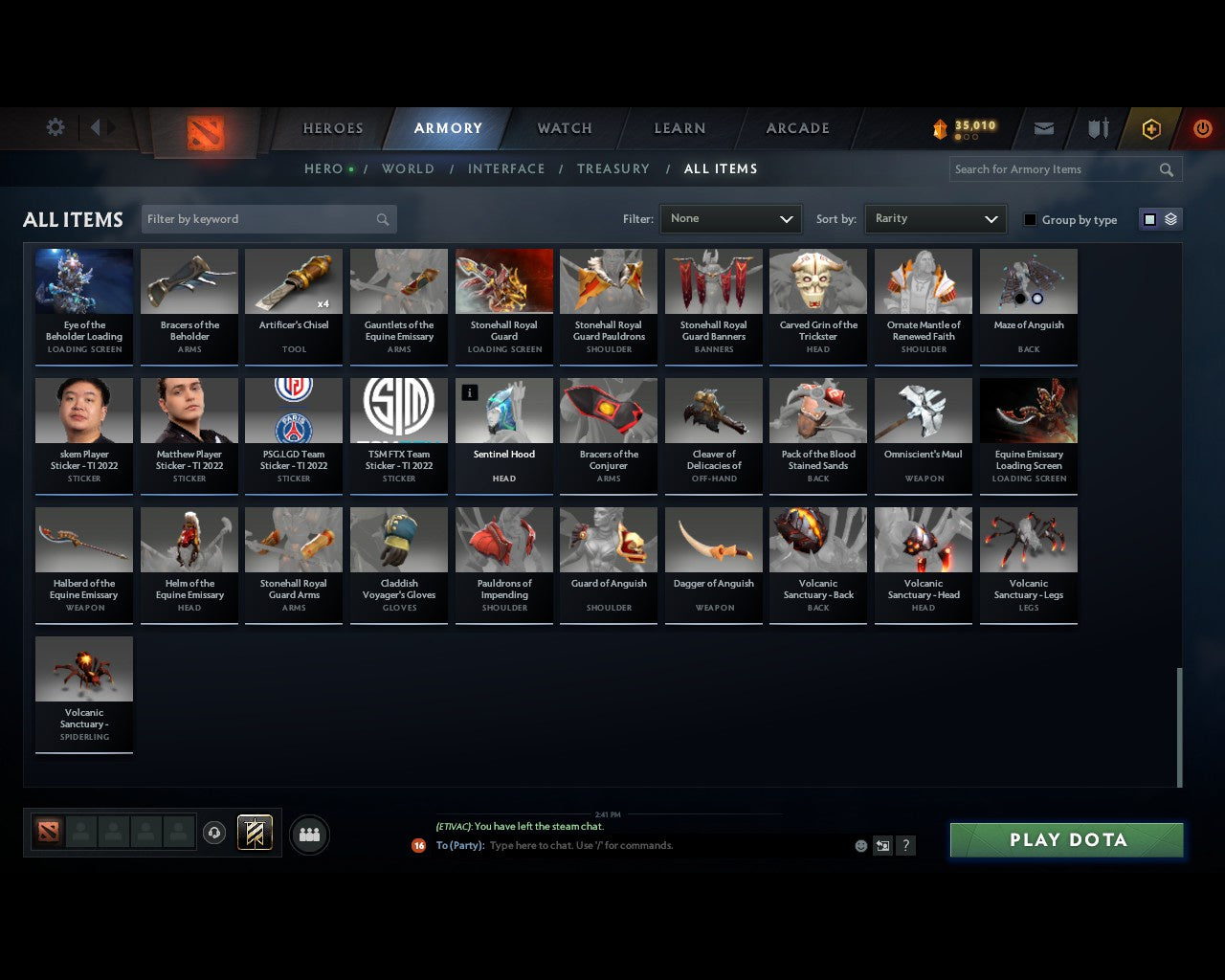Screen dimensions: 1225x980
Task: Enable the Group by type checkbox
Action: (x=1030, y=219)
